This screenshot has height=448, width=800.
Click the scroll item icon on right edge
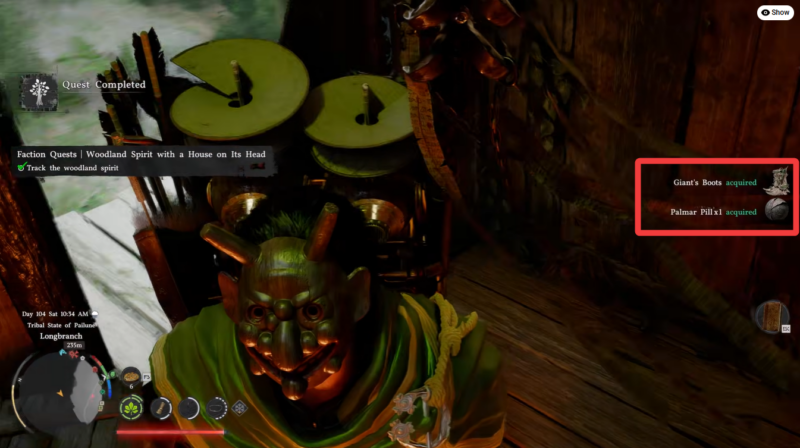coord(771,318)
